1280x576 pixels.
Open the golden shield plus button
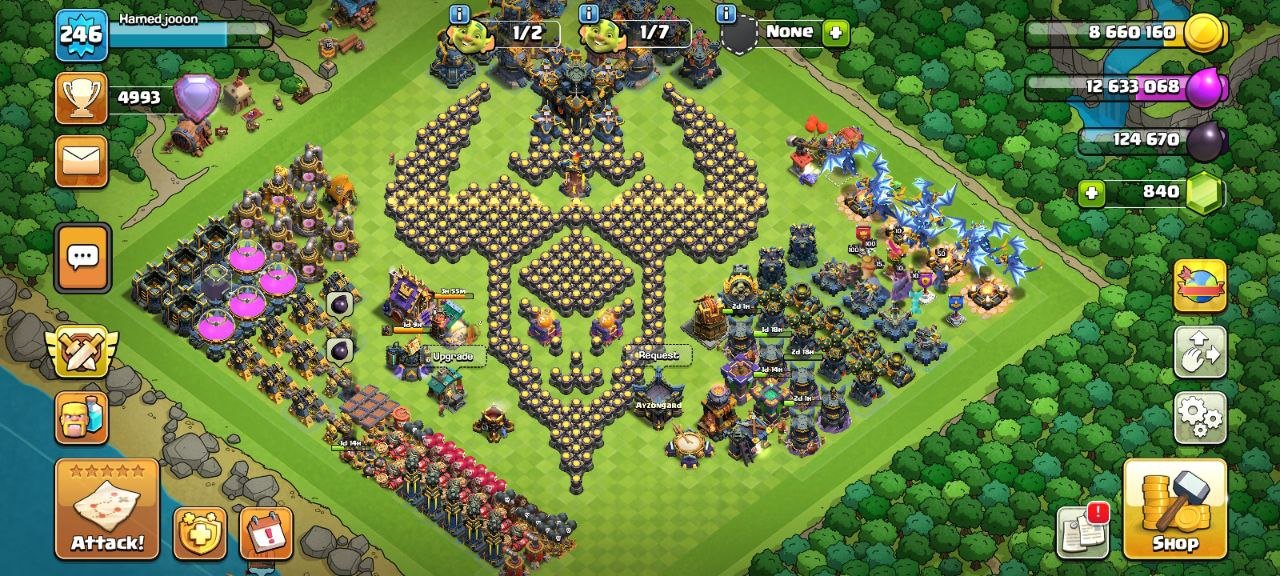199,533
